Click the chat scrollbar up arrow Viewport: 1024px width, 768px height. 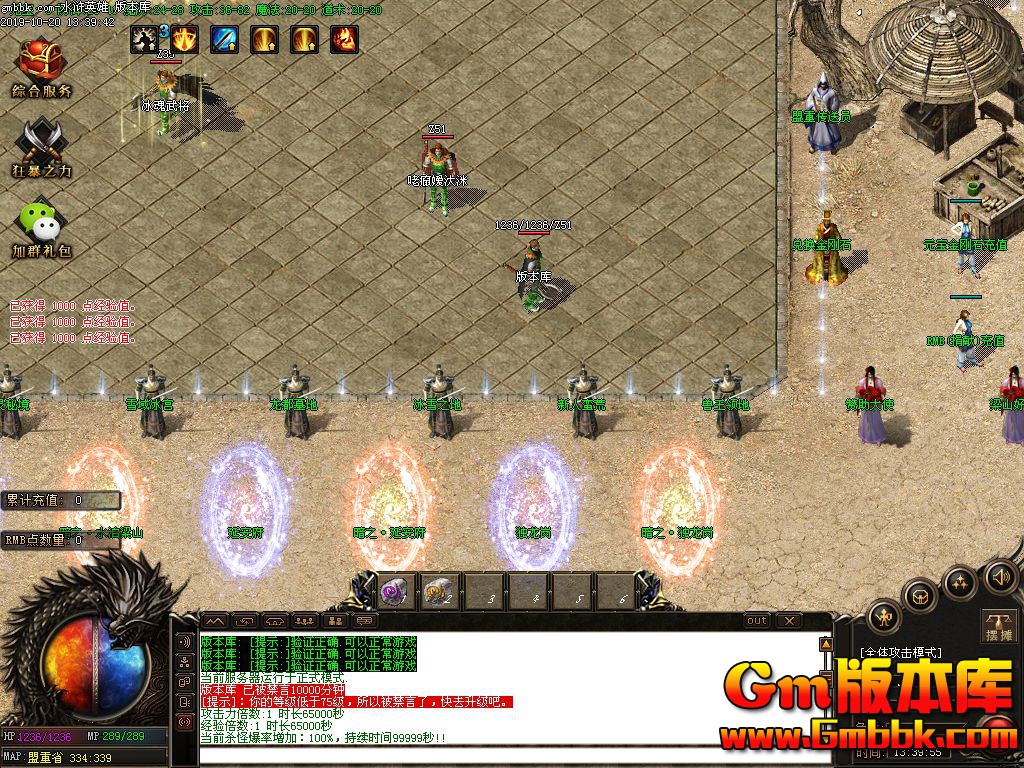(x=826, y=644)
